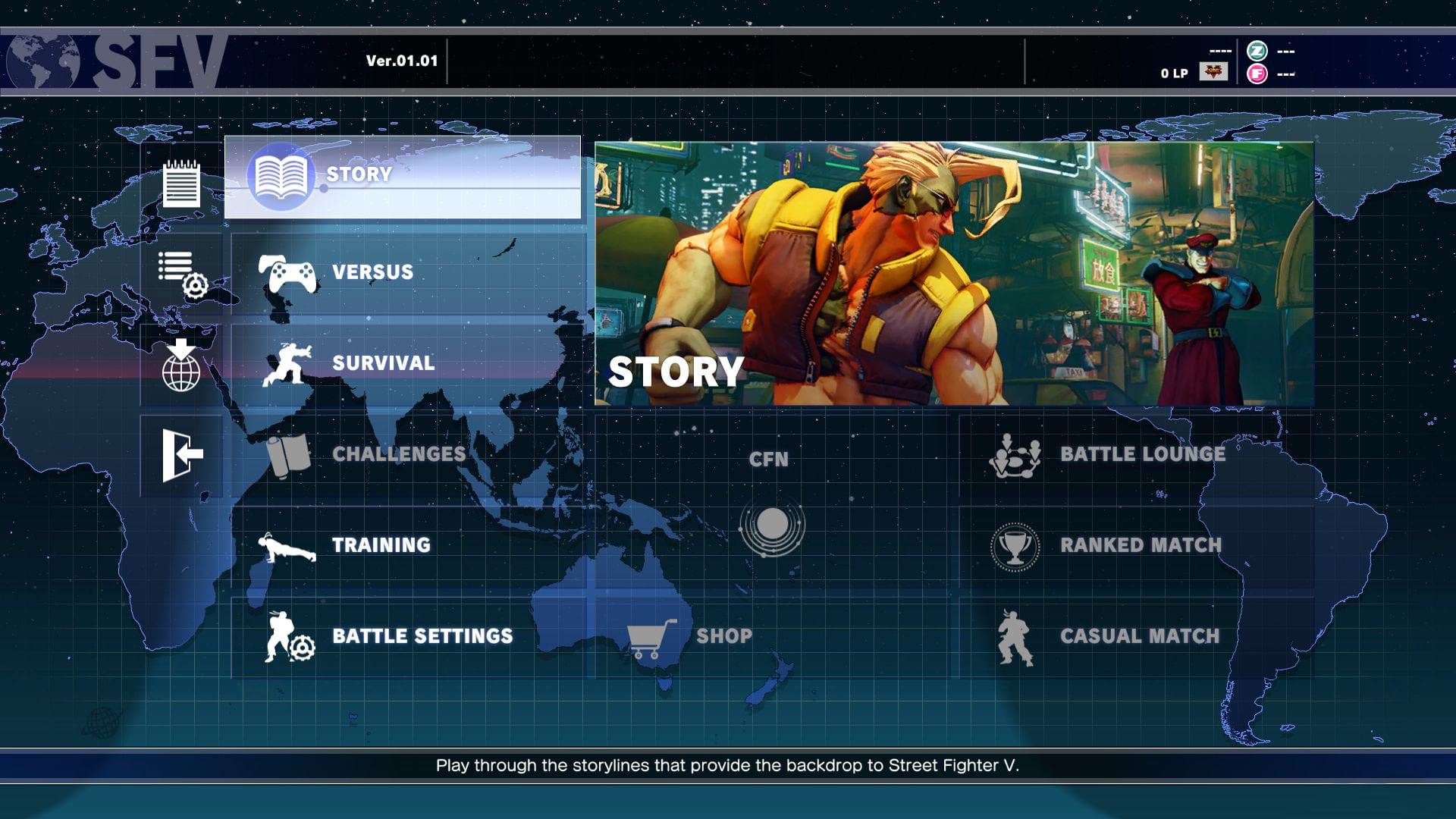Choose Survival mode

tap(408, 363)
